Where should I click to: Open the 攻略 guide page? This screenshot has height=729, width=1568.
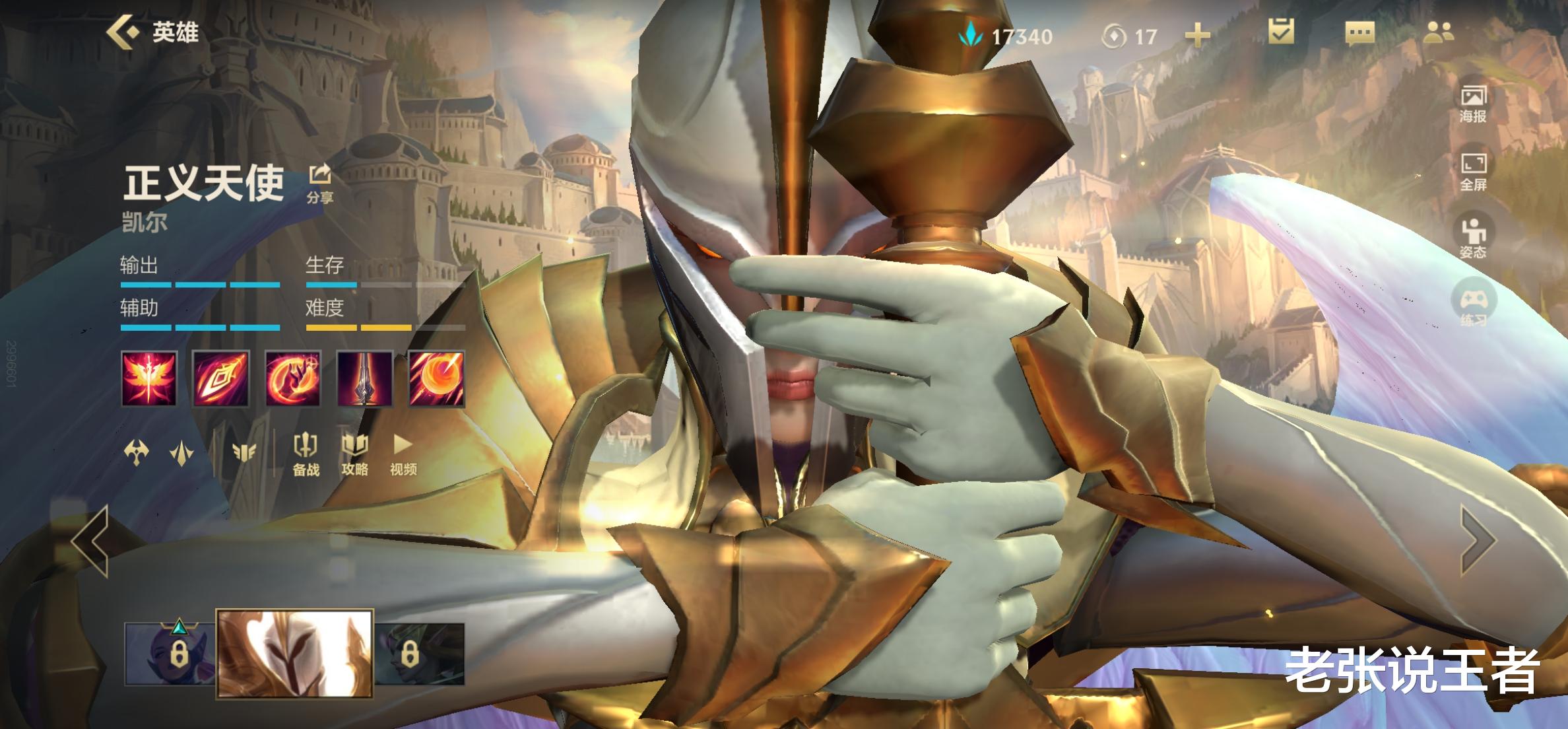(x=354, y=454)
